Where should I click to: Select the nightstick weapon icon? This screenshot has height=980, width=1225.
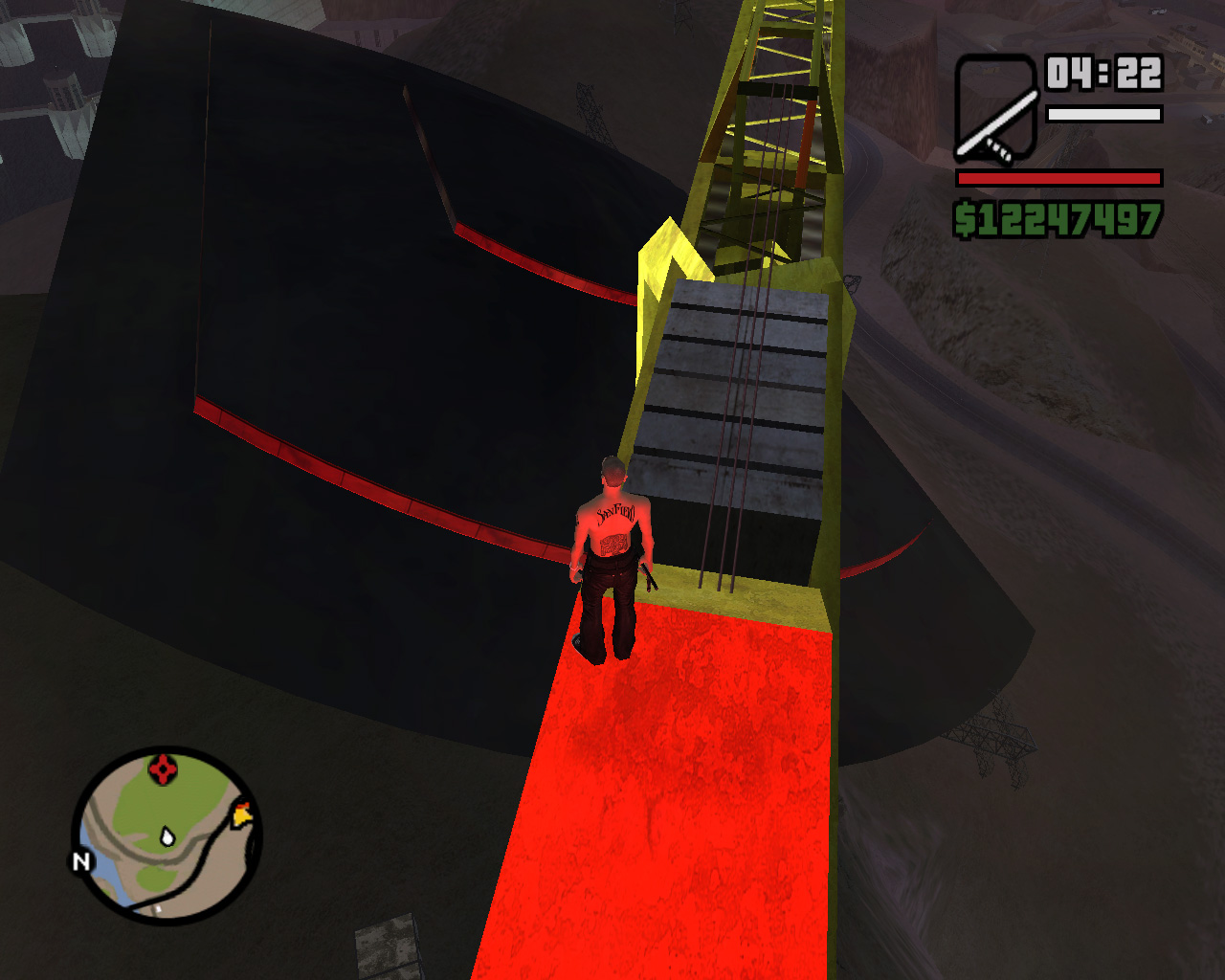pyautogui.click(x=996, y=108)
